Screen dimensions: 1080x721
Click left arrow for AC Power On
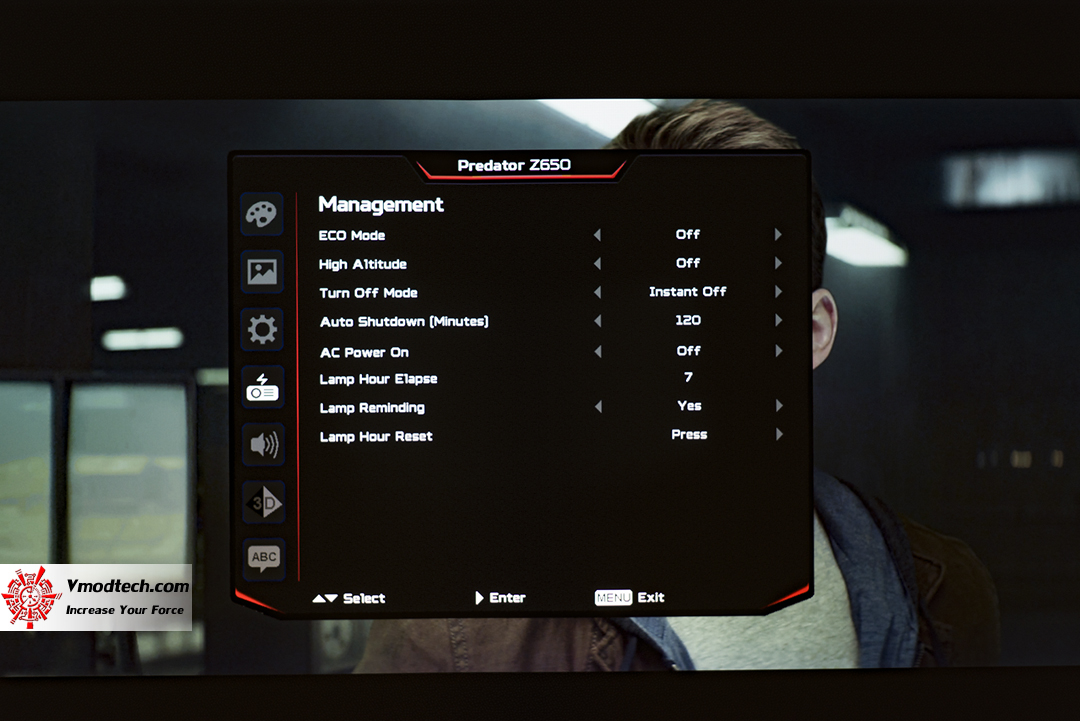click(597, 352)
